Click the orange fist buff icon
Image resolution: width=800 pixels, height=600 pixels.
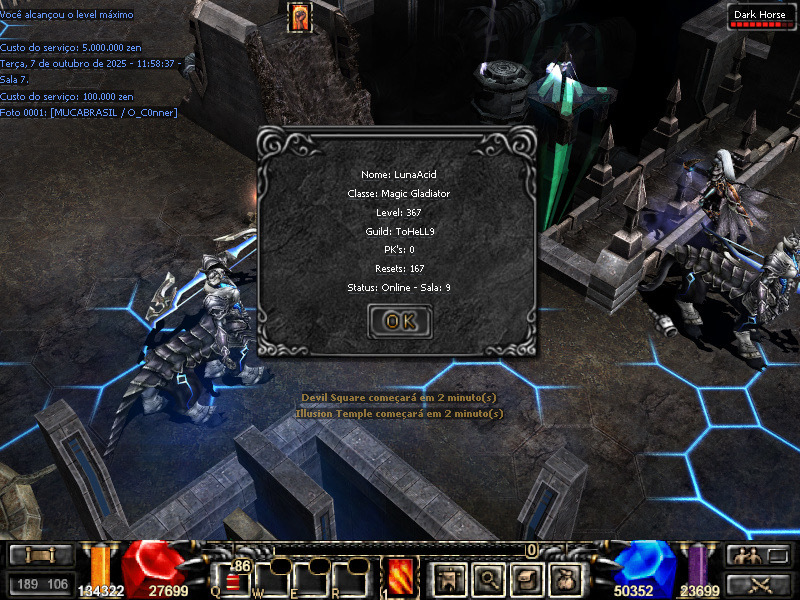(299, 17)
